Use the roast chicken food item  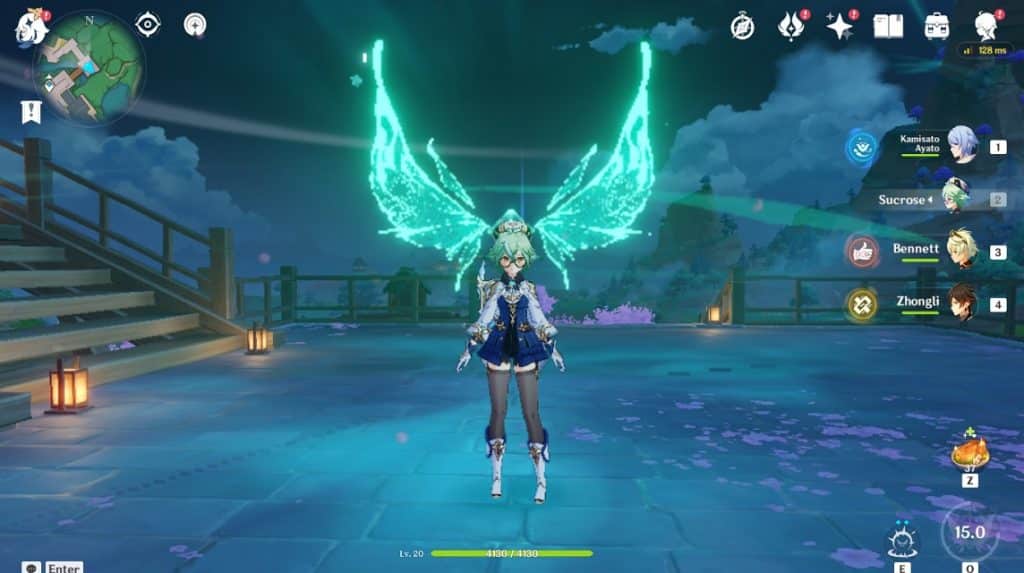point(969,454)
